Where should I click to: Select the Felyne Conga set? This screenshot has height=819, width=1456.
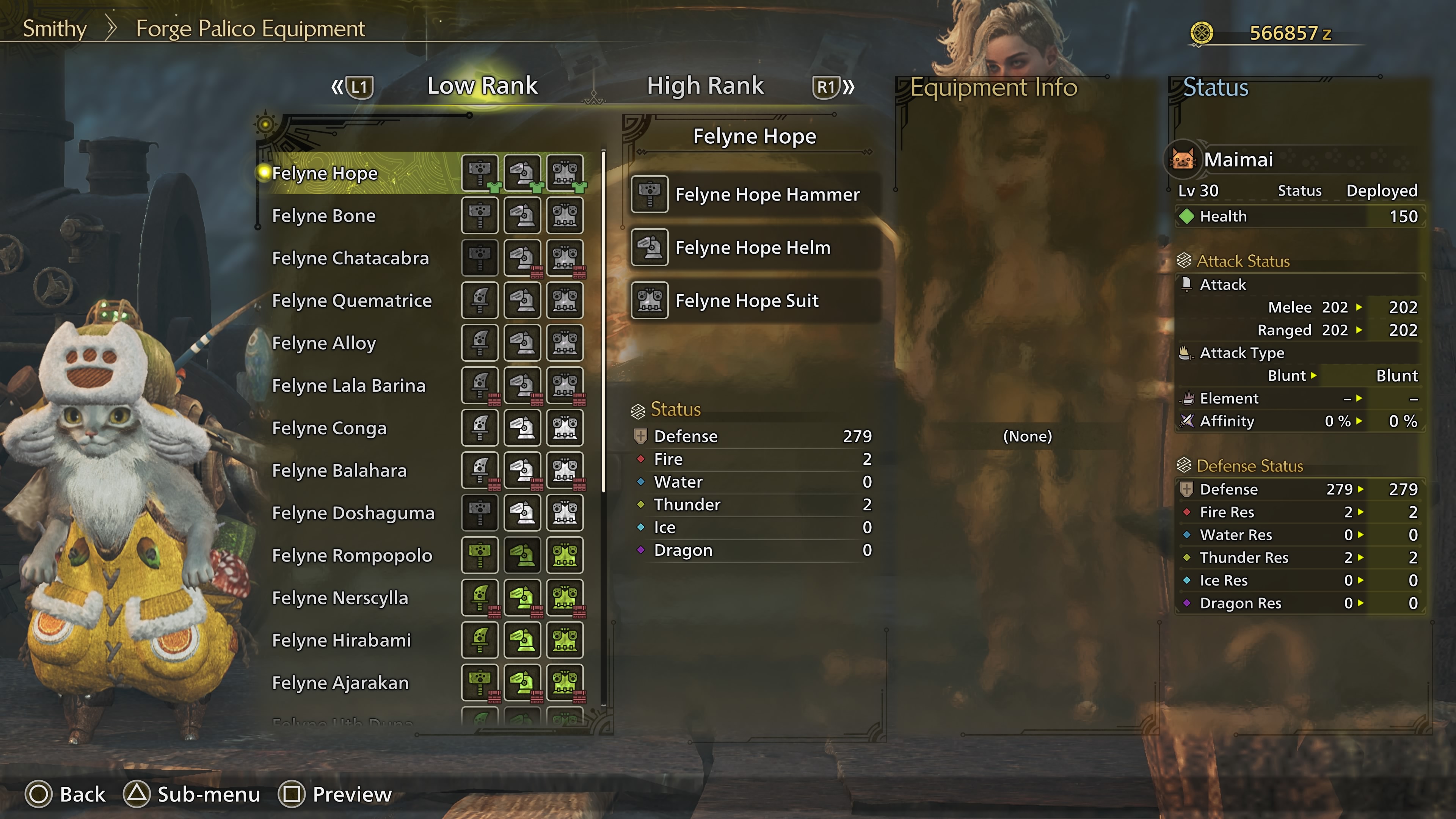[x=329, y=428]
